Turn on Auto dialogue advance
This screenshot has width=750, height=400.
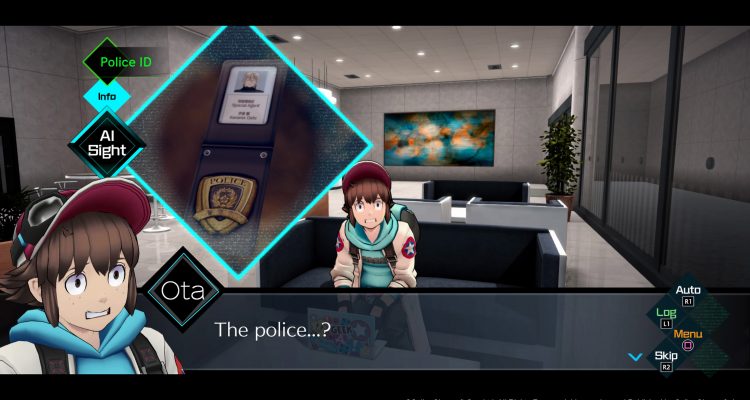tap(688, 291)
